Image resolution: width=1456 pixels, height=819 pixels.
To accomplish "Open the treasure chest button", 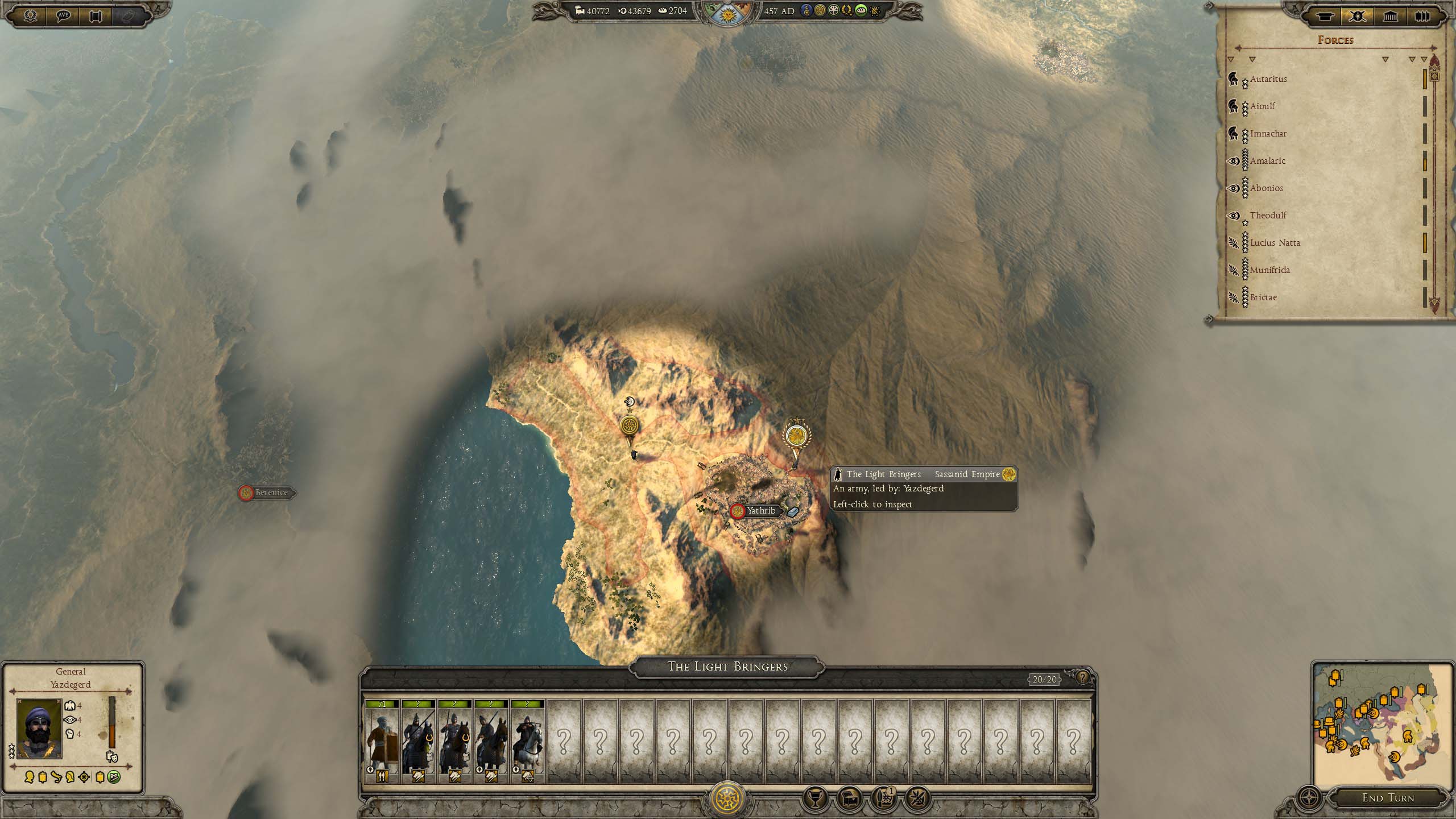I will point(849,799).
